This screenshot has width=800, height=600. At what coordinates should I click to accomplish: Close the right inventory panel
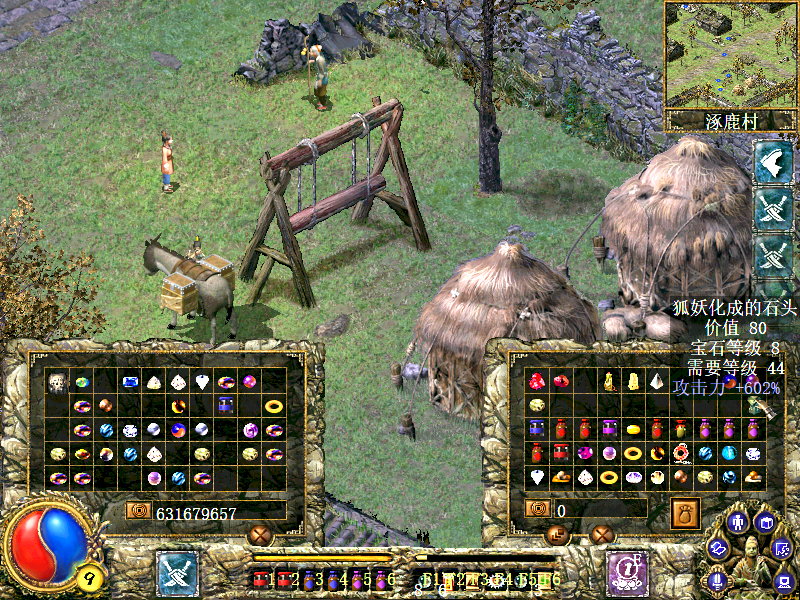tap(602, 535)
